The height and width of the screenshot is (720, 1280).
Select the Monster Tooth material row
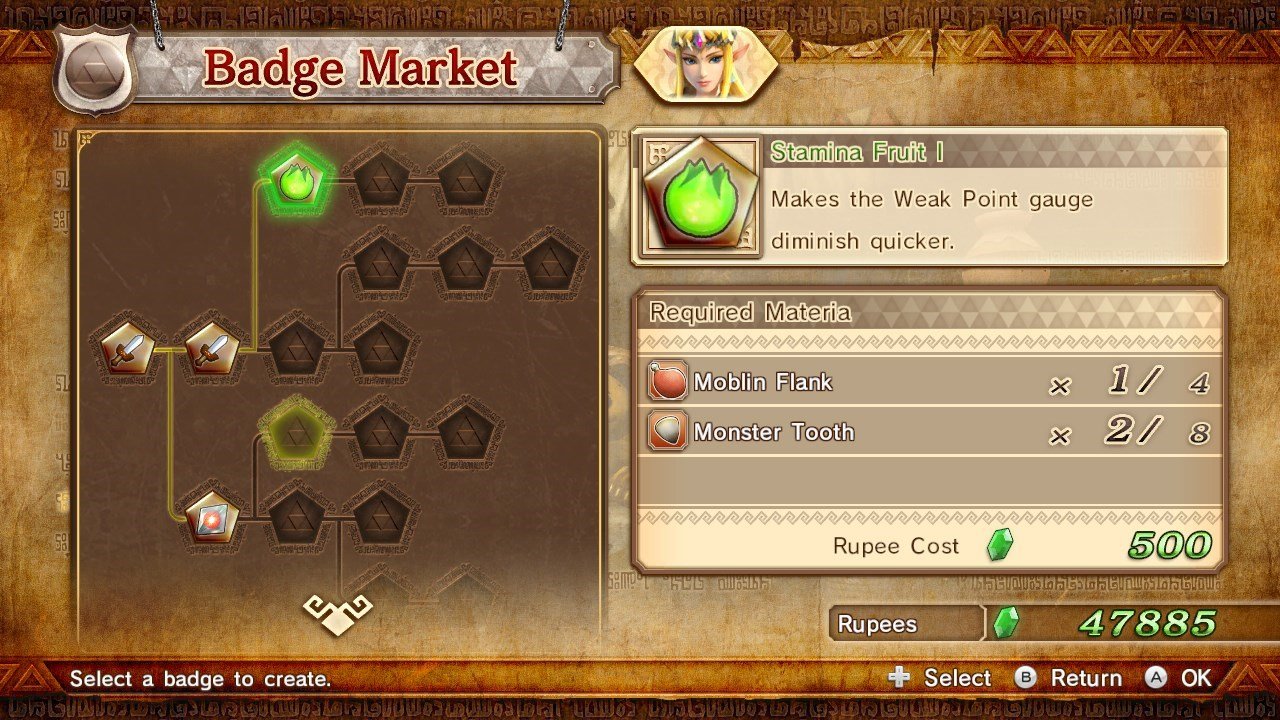click(x=930, y=432)
